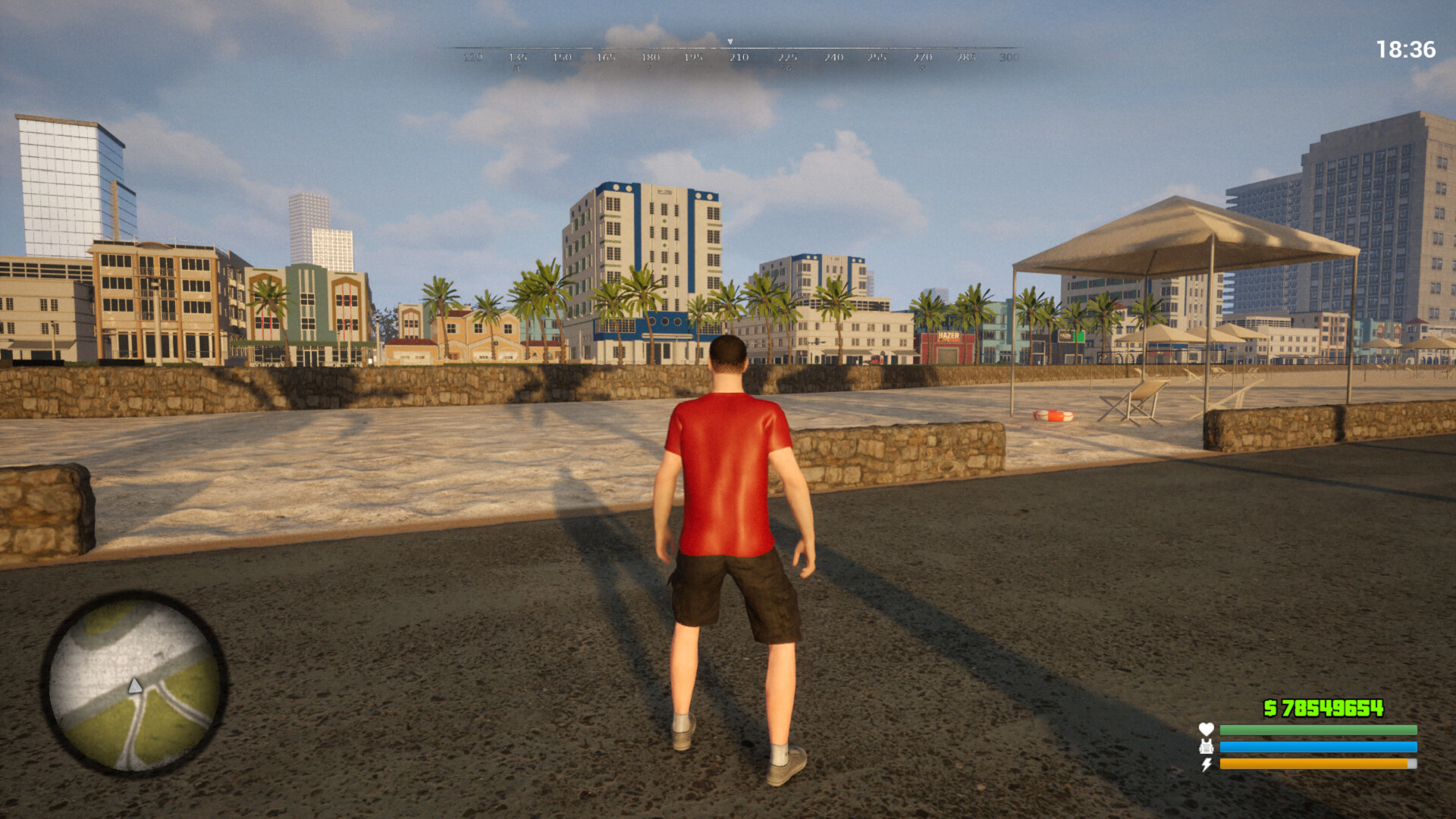Viewport: 1456px width, 819px height.
Task: Click the player arrow on the minimap
Action: [135, 686]
